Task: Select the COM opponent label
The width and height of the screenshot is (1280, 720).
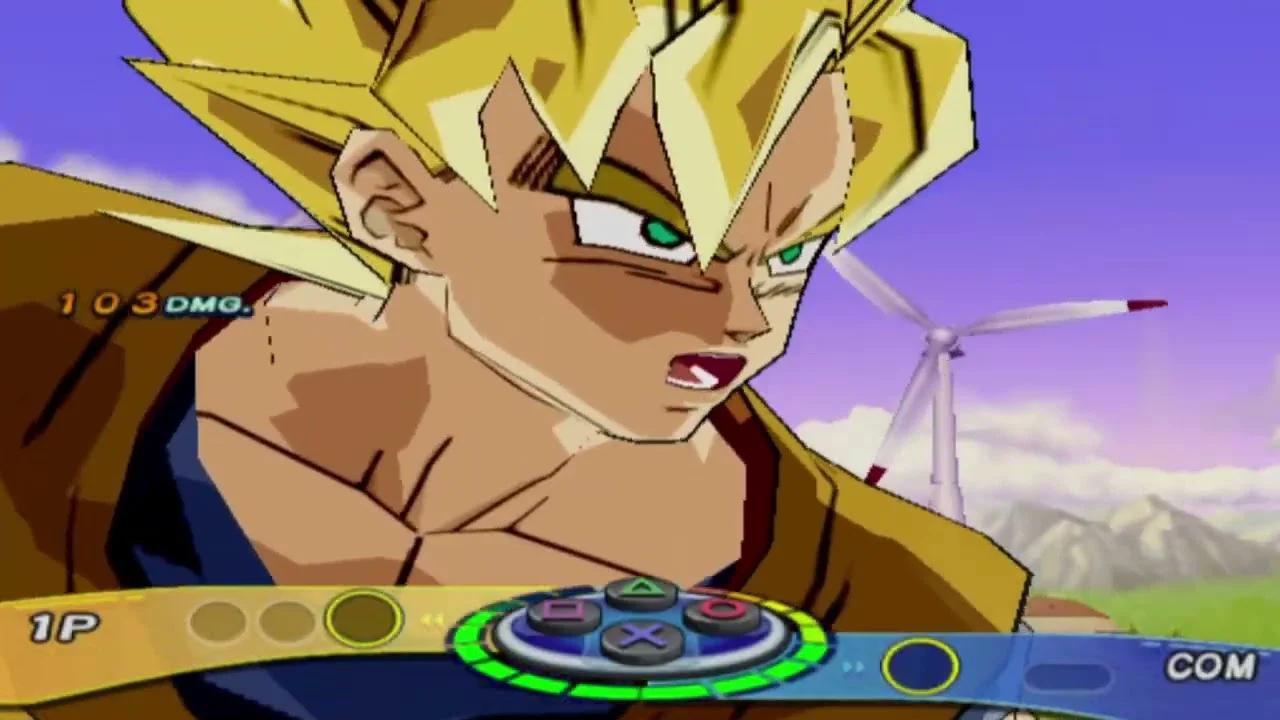Action: pyautogui.click(x=1212, y=665)
